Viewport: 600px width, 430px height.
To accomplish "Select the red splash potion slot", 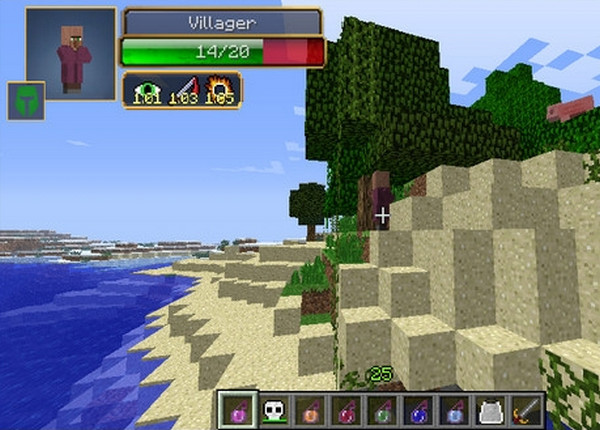I will pyautogui.click(x=346, y=409).
